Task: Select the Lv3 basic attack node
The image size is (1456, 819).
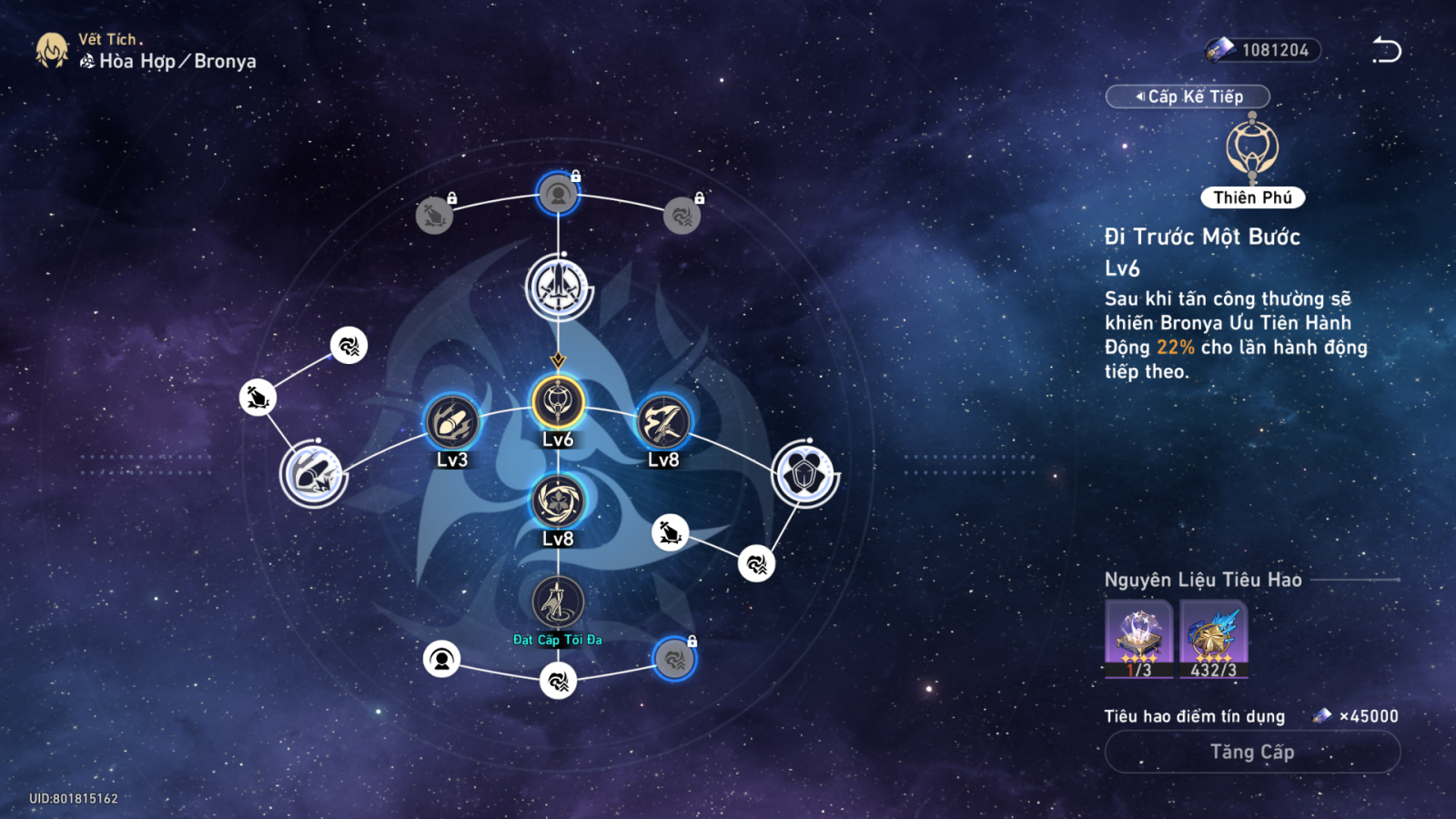Action: point(452,423)
